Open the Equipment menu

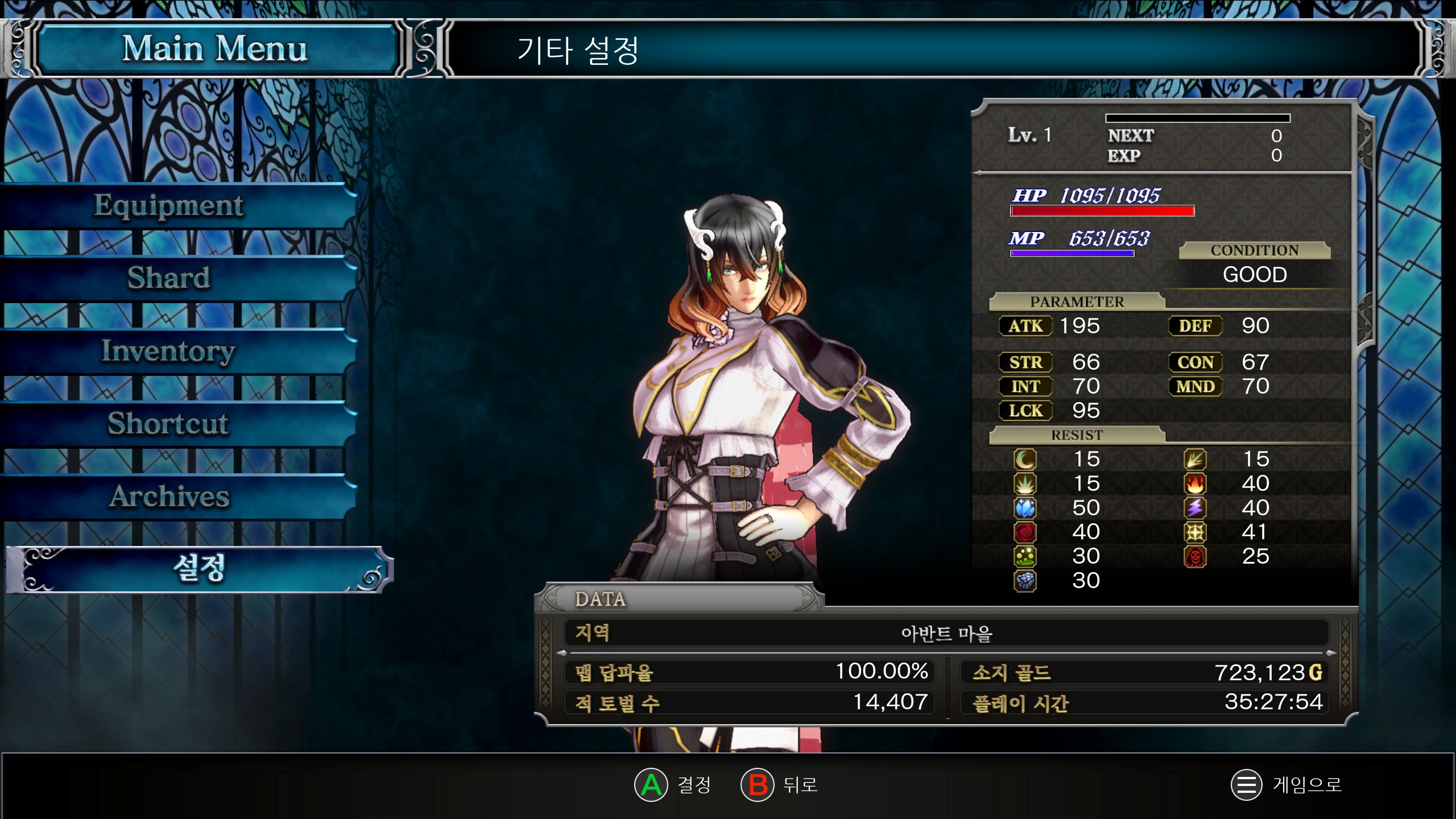(x=169, y=205)
